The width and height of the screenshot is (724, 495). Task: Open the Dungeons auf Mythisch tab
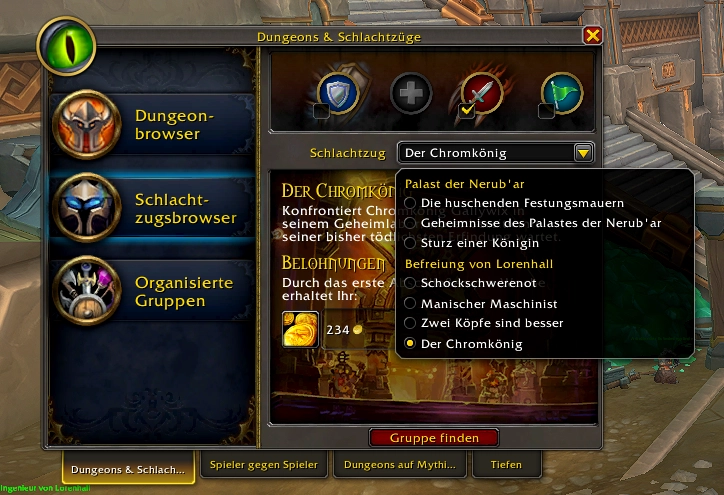pos(399,465)
